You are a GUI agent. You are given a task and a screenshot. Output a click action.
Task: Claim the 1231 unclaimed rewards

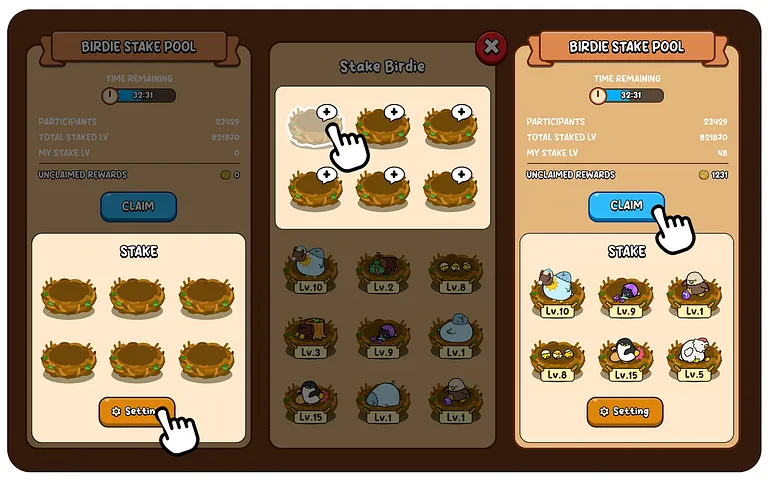click(x=626, y=206)
